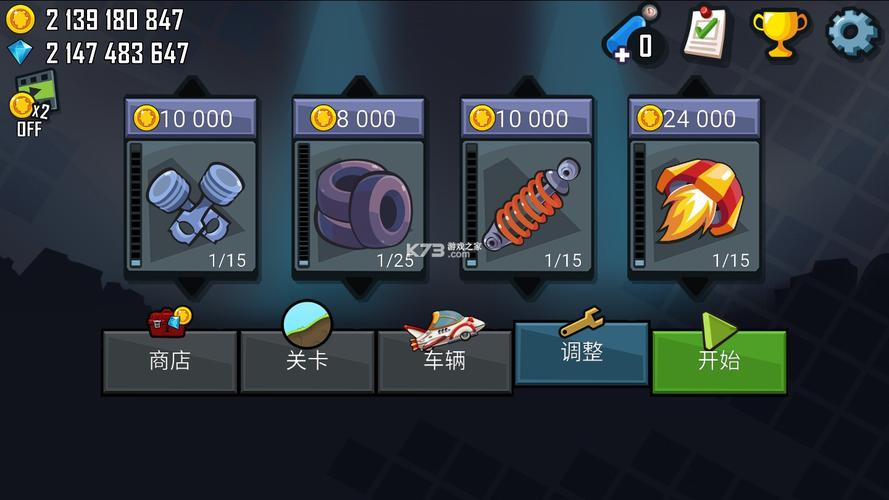Open the 关卡 stage selection
889x500 pixels.
pos(307,361)
